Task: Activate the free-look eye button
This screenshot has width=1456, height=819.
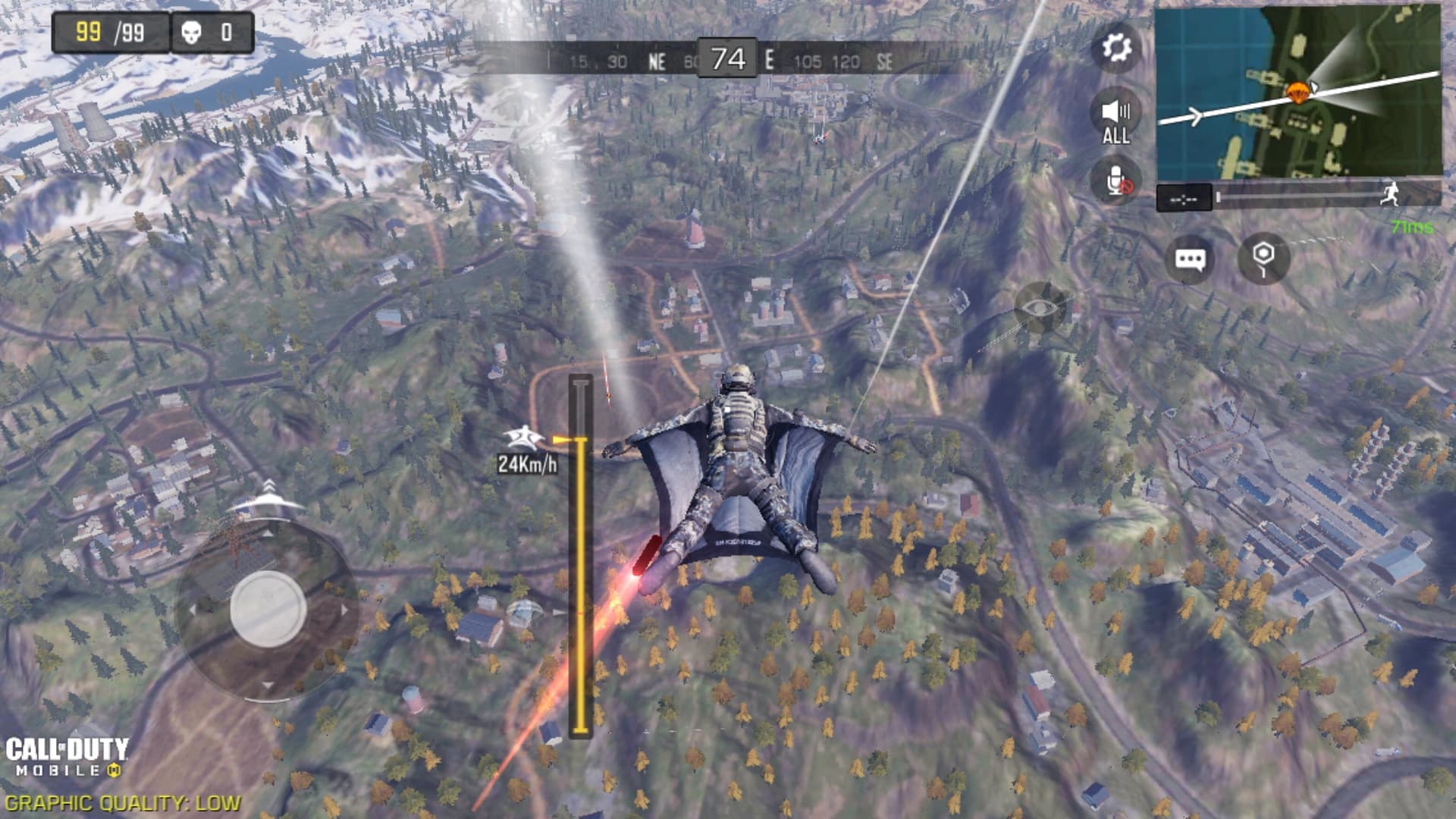Action: [x=1040, y=307]
